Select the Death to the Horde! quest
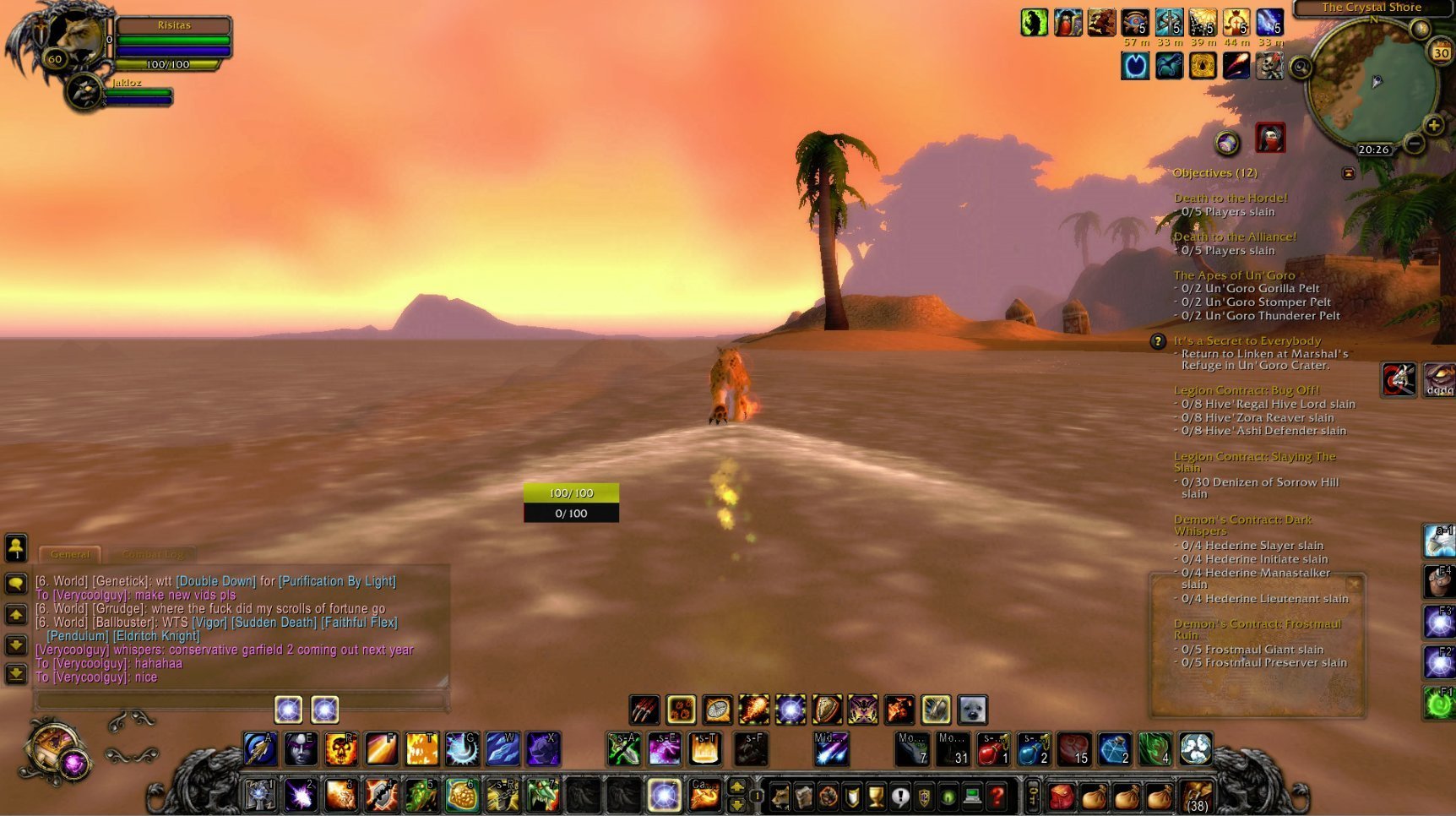 click(x=1231, y=199)
